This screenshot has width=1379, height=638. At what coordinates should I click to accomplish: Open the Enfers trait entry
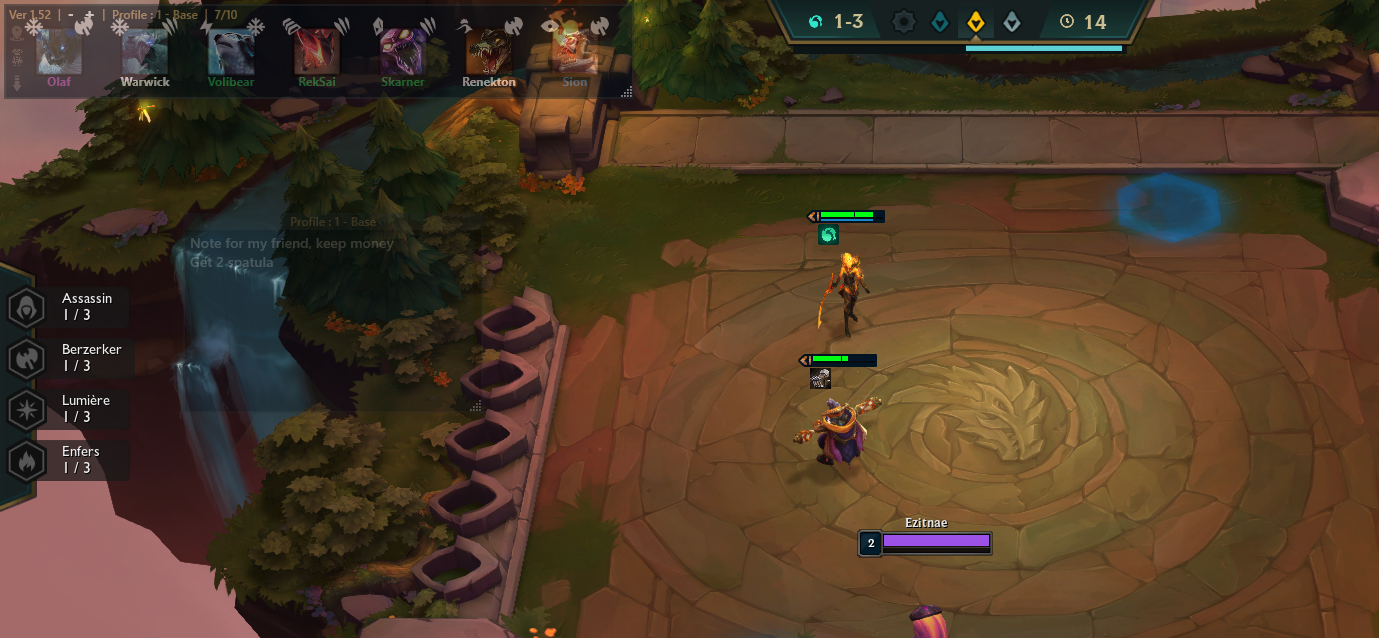tap(68, 460)
